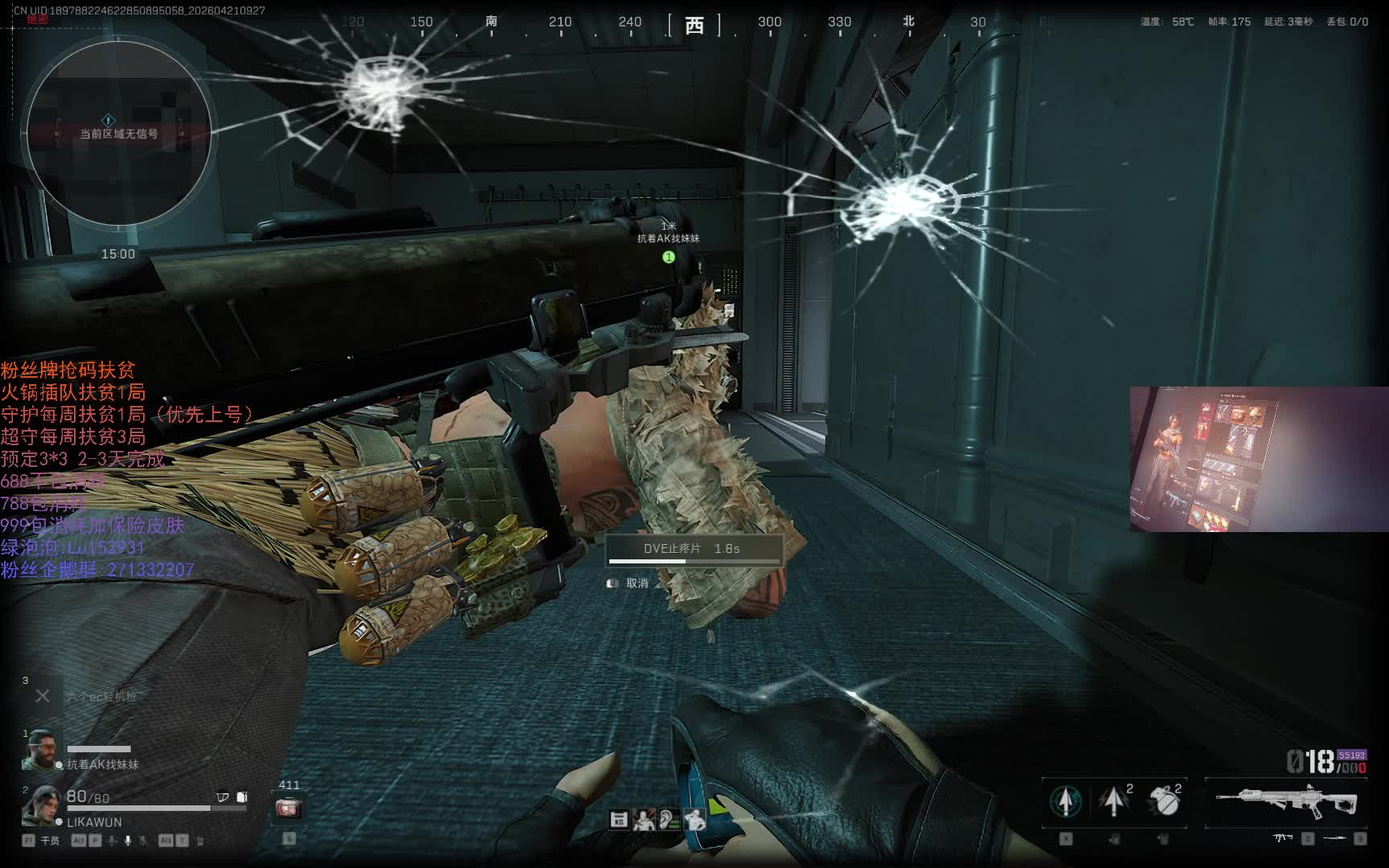Screen dimensions: 1389x868
Task: Click LIKAWUN player portrait
Action: tap(41, 806)
